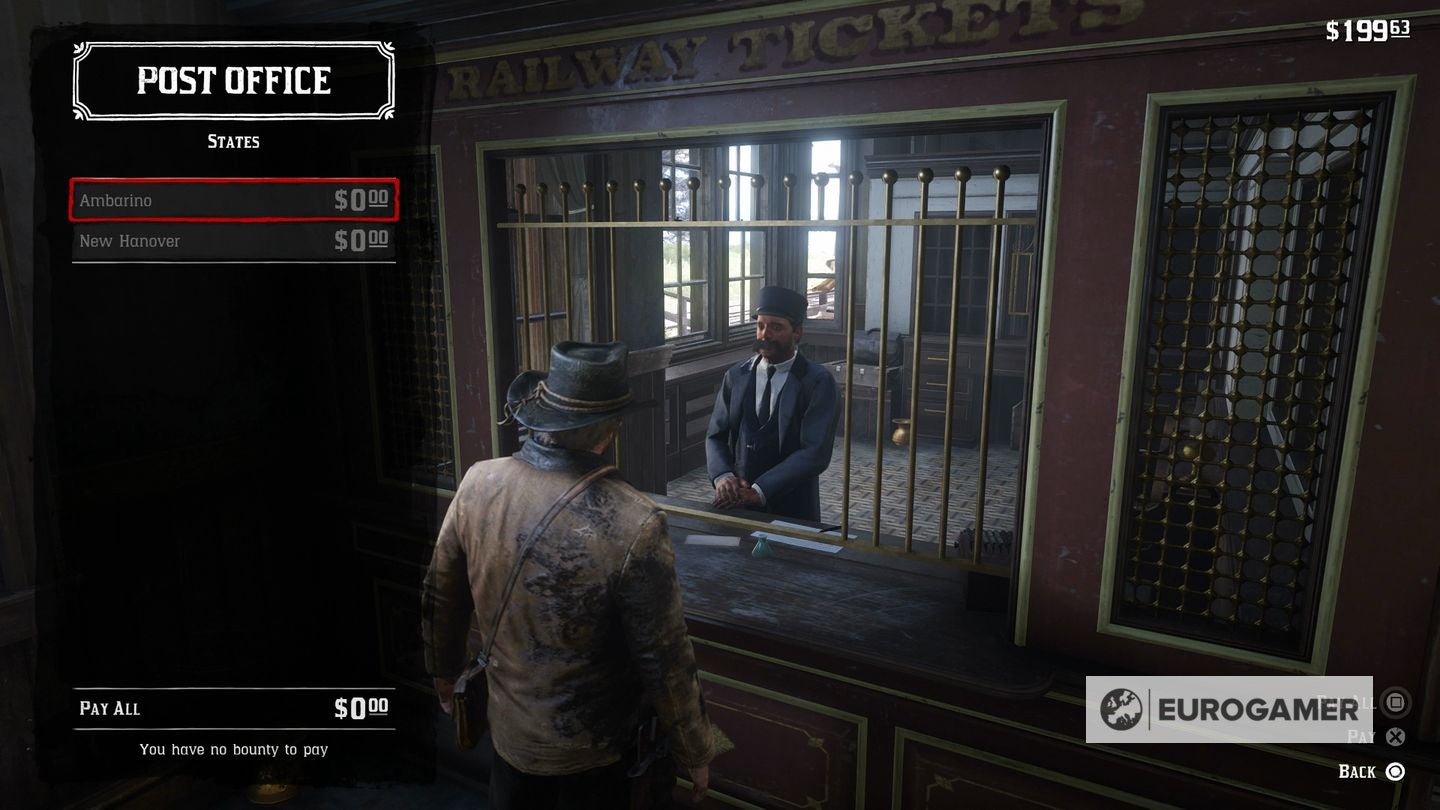
Task: Click the States section label
Action: pos(233,141)
